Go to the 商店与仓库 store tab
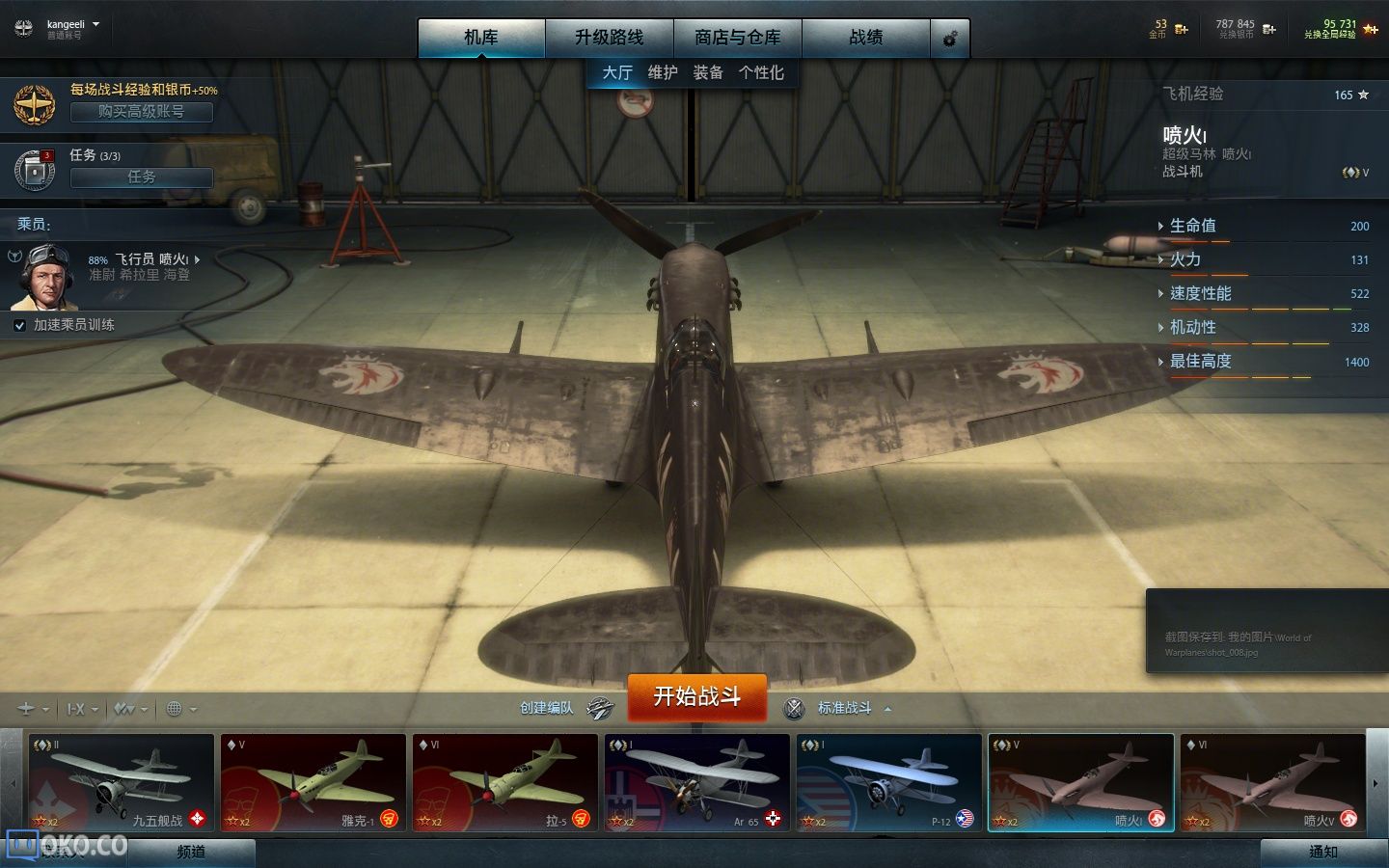 click(737, 38)
